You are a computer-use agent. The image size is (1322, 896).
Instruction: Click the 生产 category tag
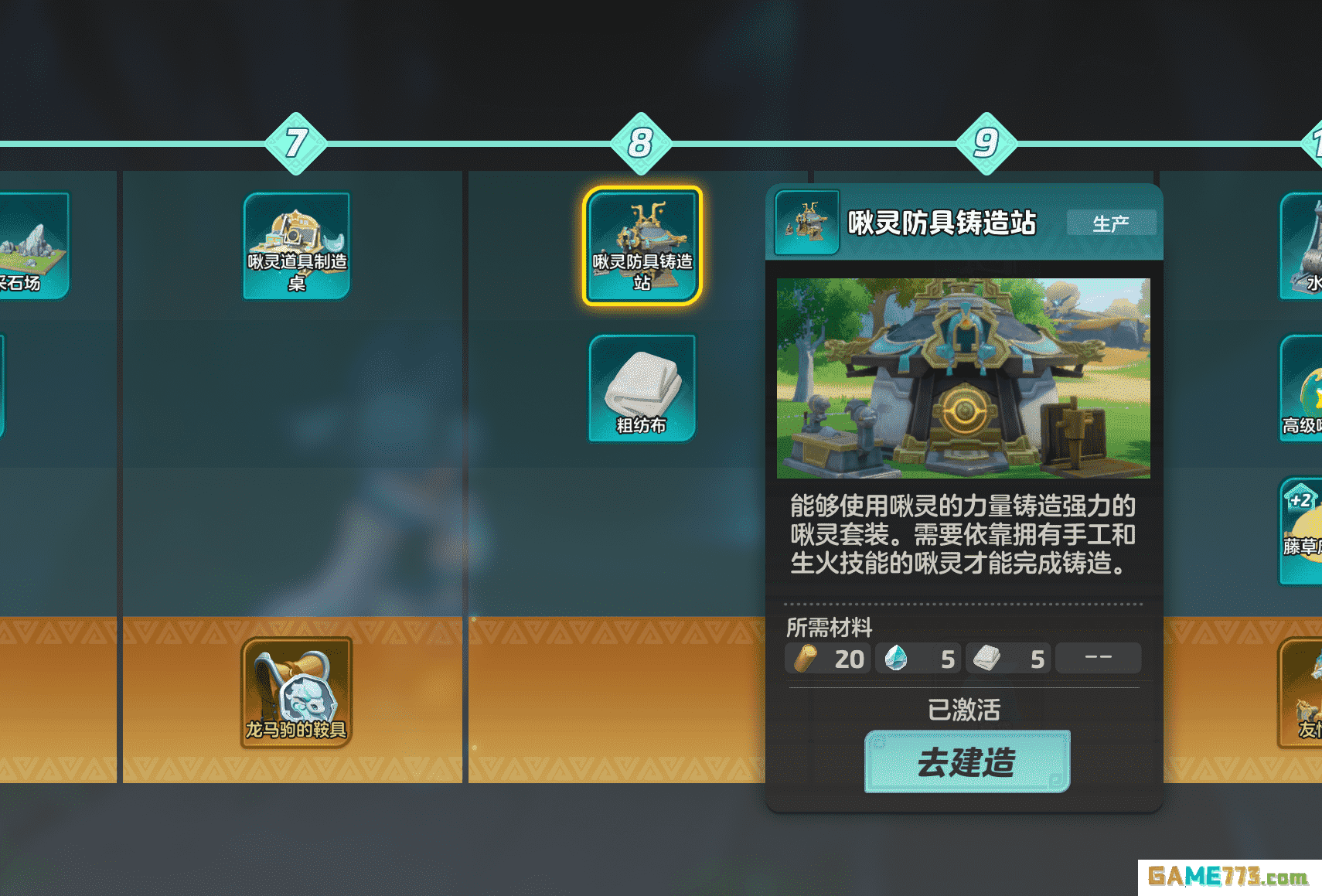tap(1111, 223)
